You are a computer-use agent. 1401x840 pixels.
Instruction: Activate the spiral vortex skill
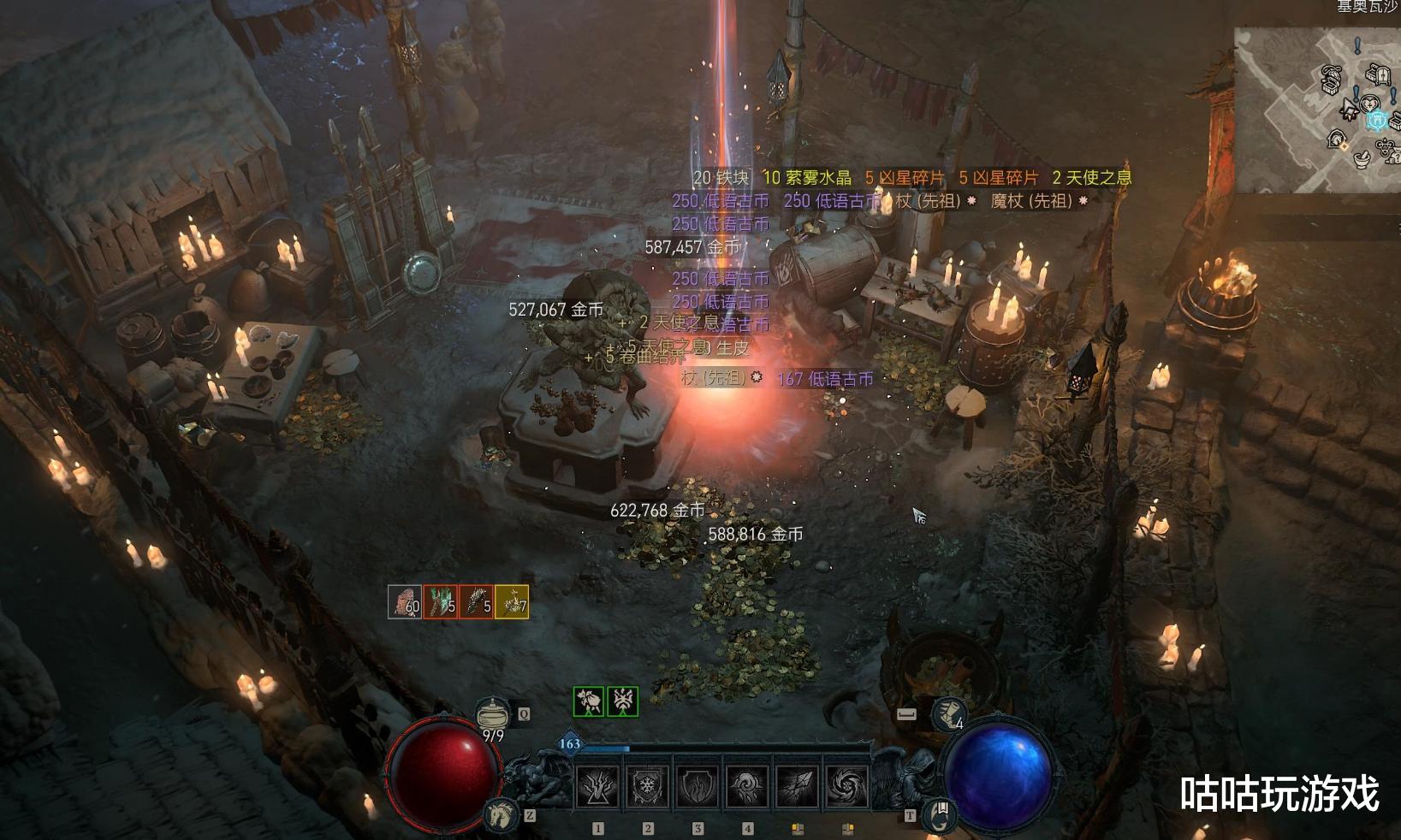(x=847, y=786)
